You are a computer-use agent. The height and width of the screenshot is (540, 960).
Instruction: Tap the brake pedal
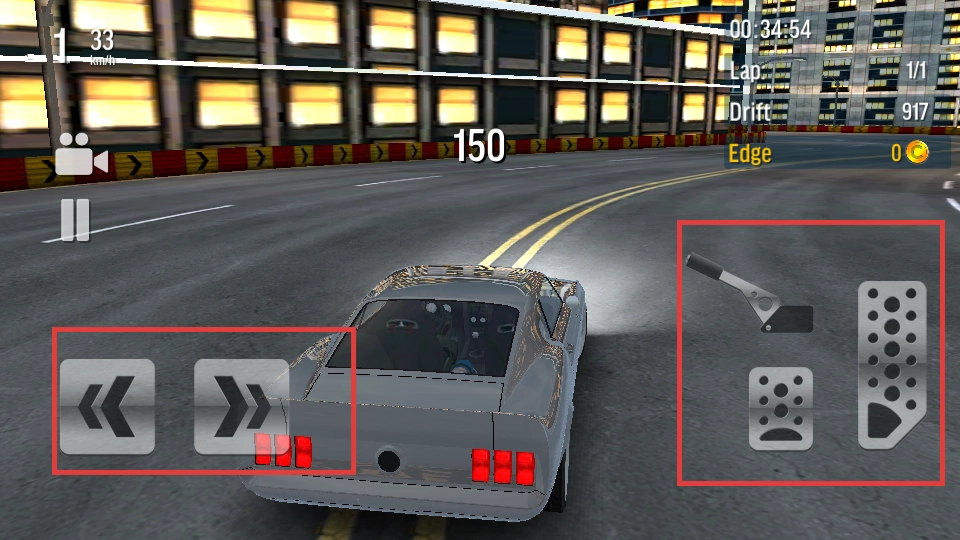point(781,408)
